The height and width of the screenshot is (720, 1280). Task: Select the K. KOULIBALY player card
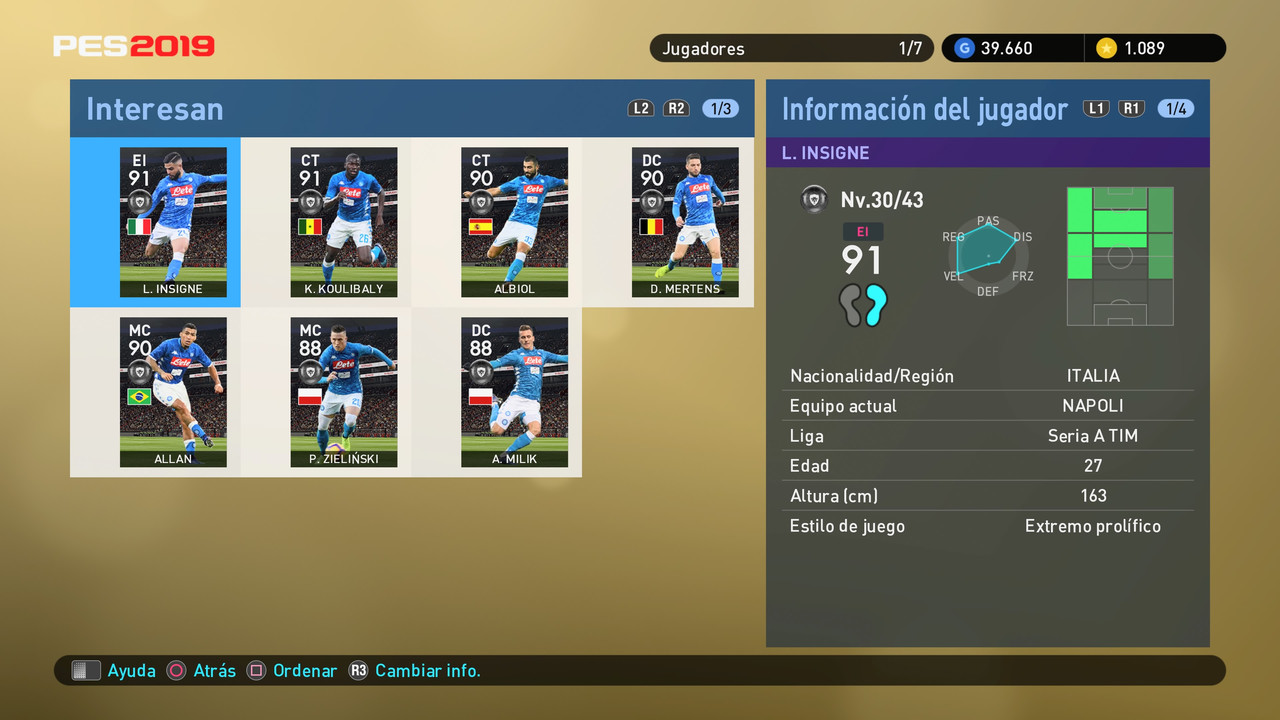pos(344,222)
